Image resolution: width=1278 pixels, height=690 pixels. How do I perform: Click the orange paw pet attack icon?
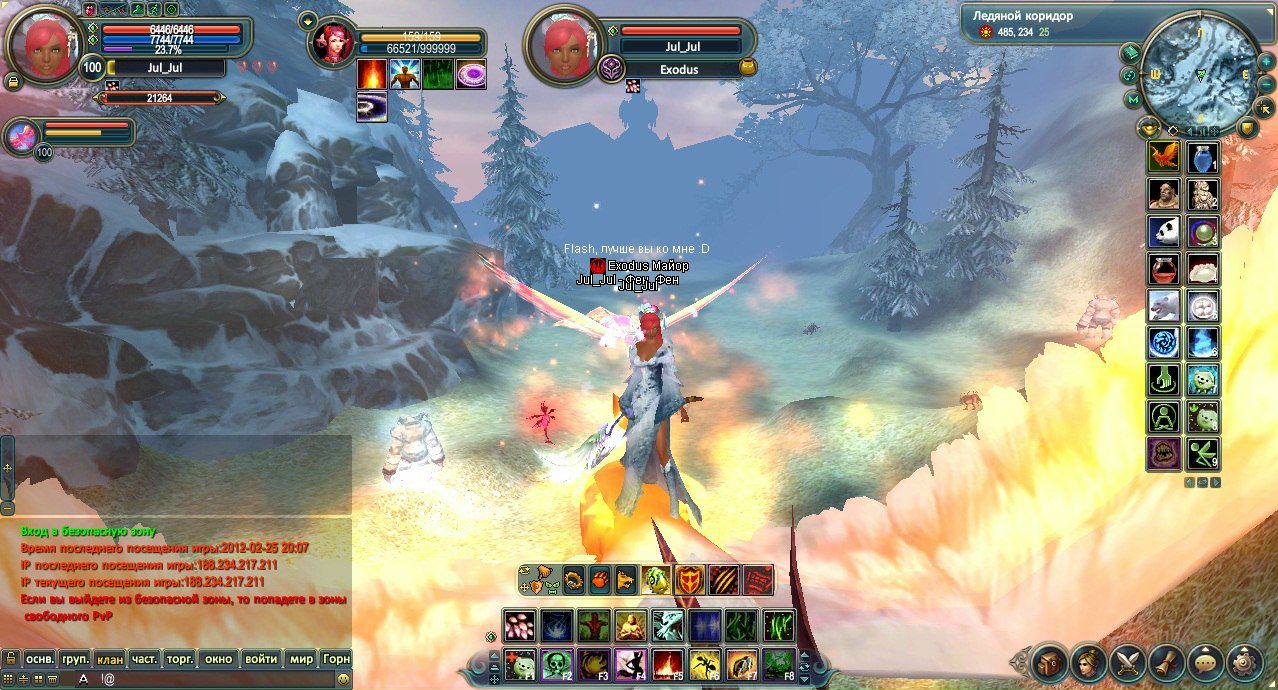point(601,579)
